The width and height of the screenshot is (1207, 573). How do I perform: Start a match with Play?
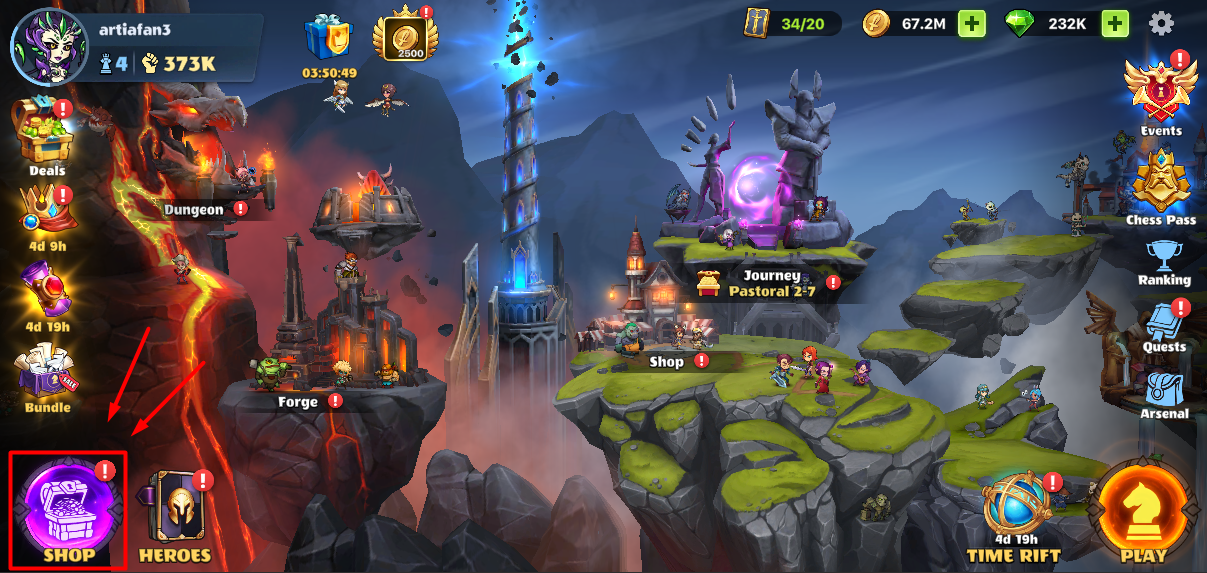(1143, 512)
